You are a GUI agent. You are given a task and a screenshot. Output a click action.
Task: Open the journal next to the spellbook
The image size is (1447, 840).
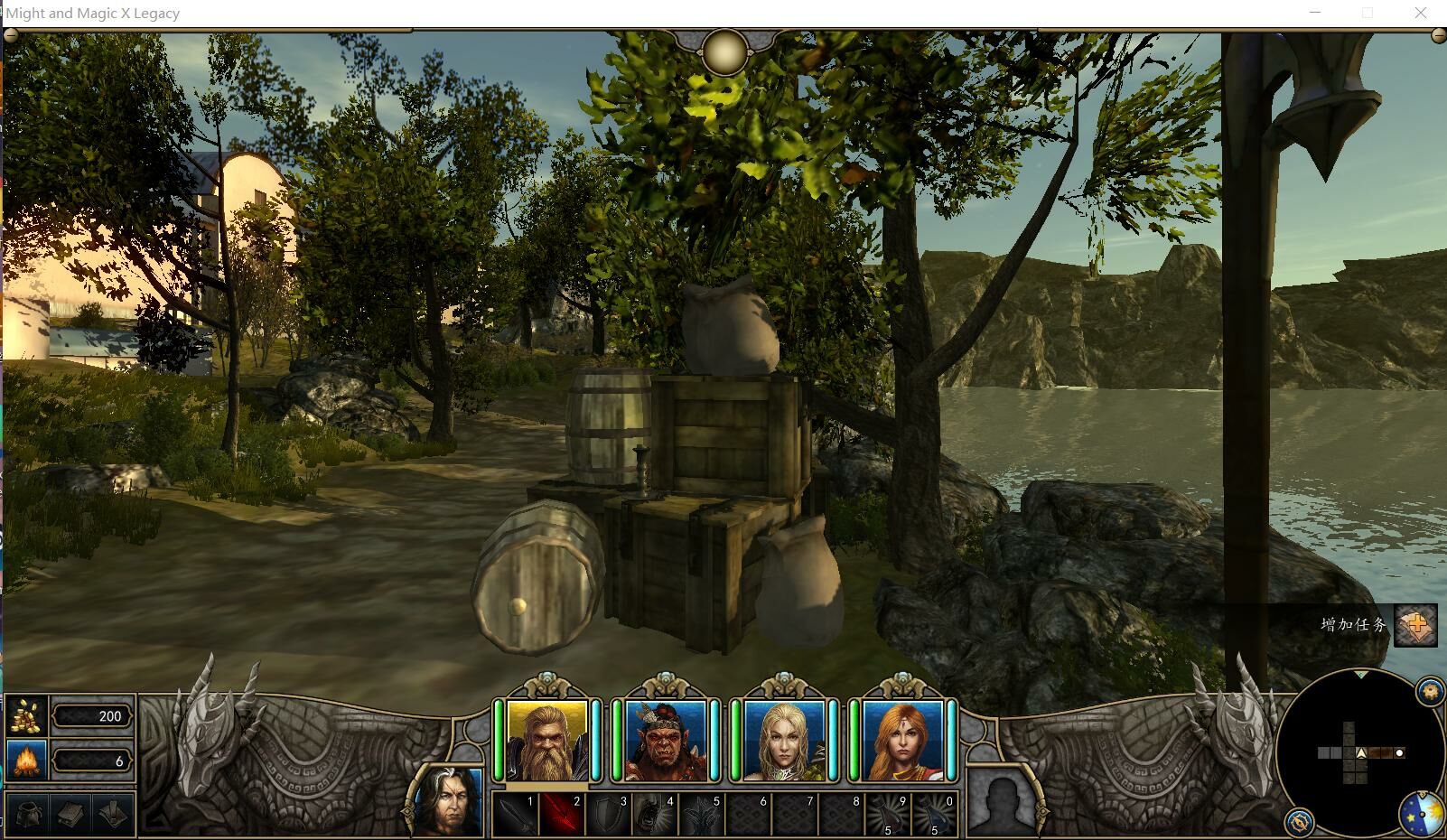coord(114,814)
